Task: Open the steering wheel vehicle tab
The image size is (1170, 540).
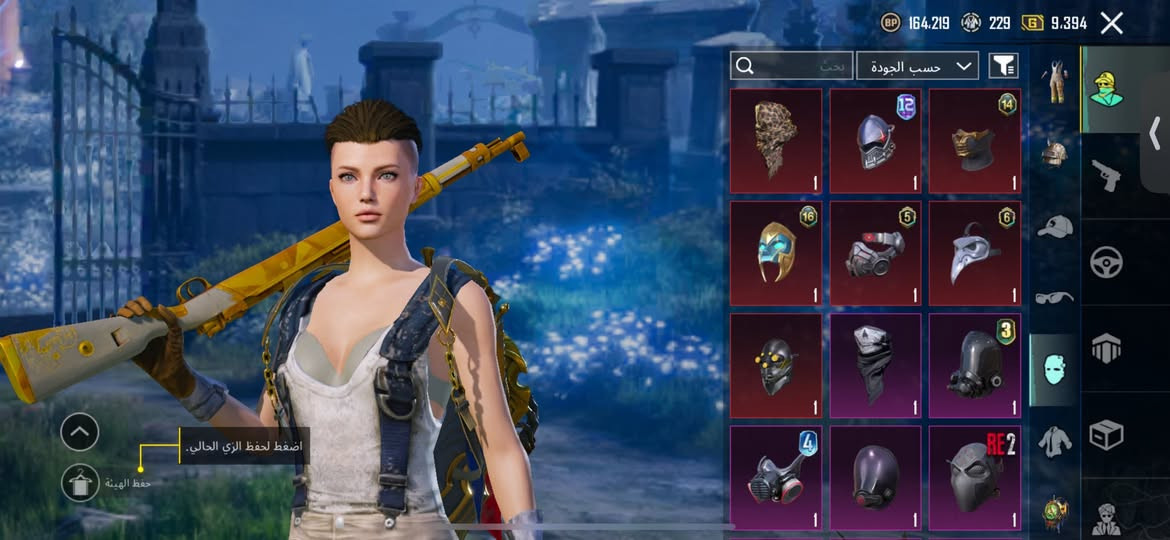Action: (1106, 262)
